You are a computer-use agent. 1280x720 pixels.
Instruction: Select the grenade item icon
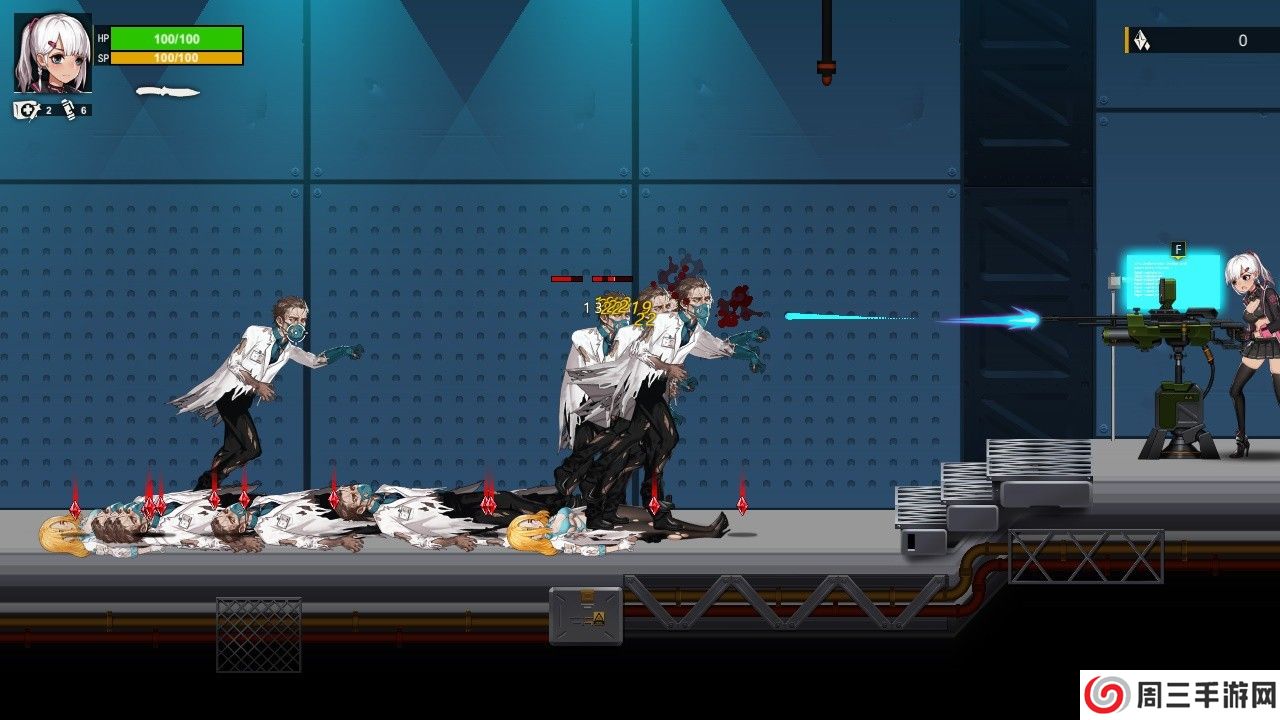[x=67, y=110]
